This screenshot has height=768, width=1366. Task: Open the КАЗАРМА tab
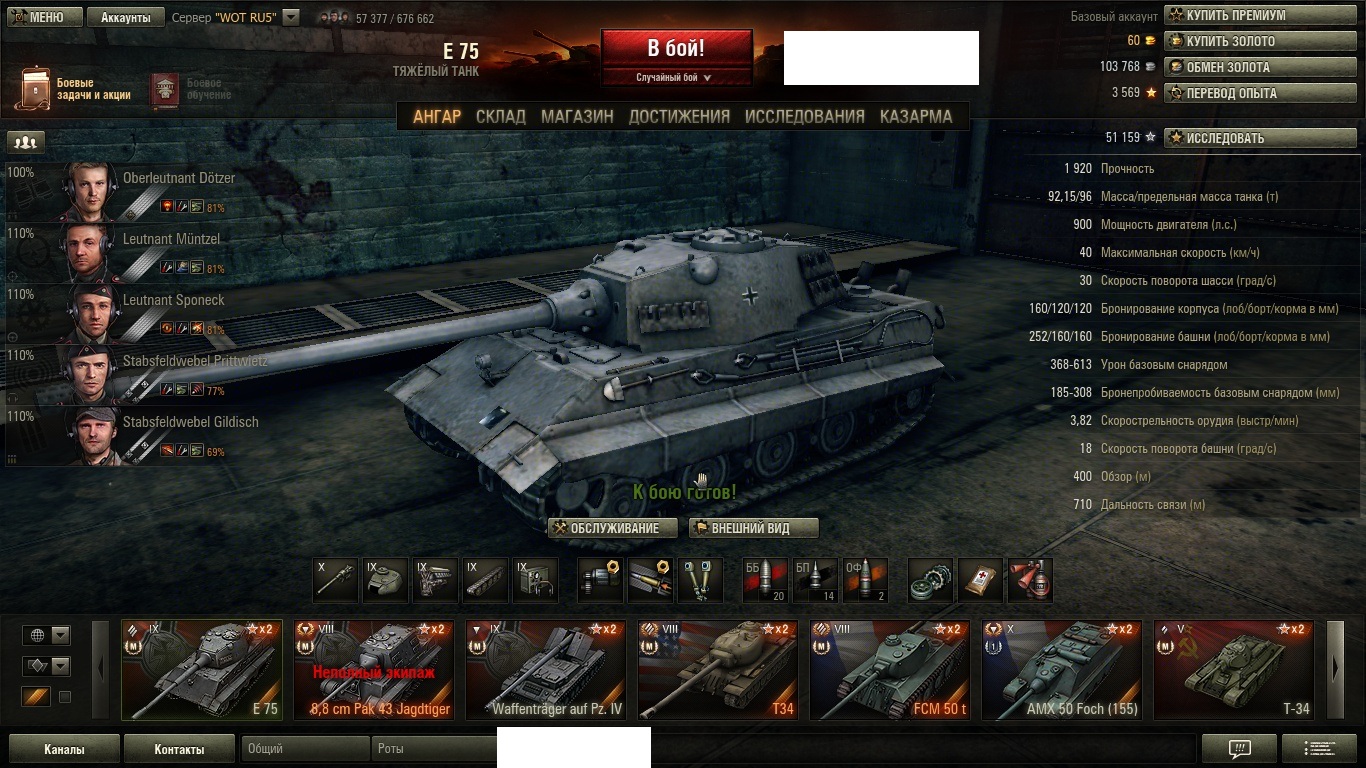tap(915, 116)
